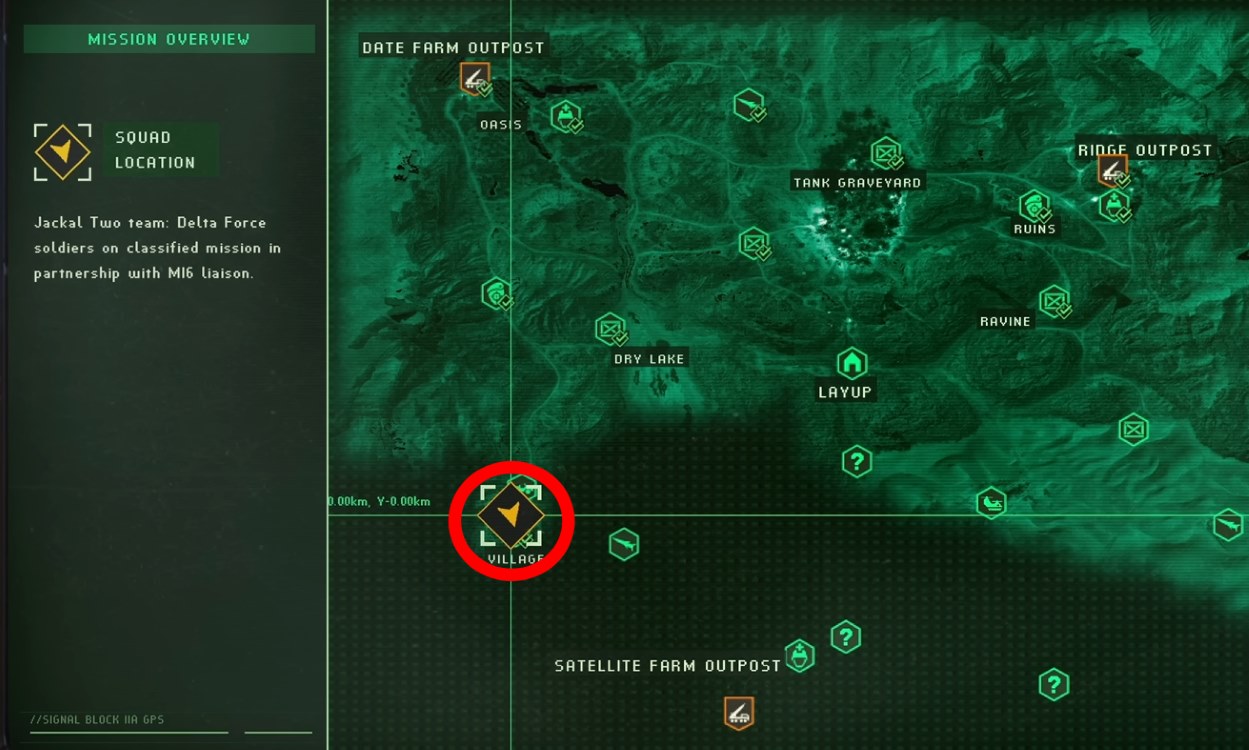Select the Ravine objective marker
This screenshot has height=750, width=1249.
[x=1053, y=300]
